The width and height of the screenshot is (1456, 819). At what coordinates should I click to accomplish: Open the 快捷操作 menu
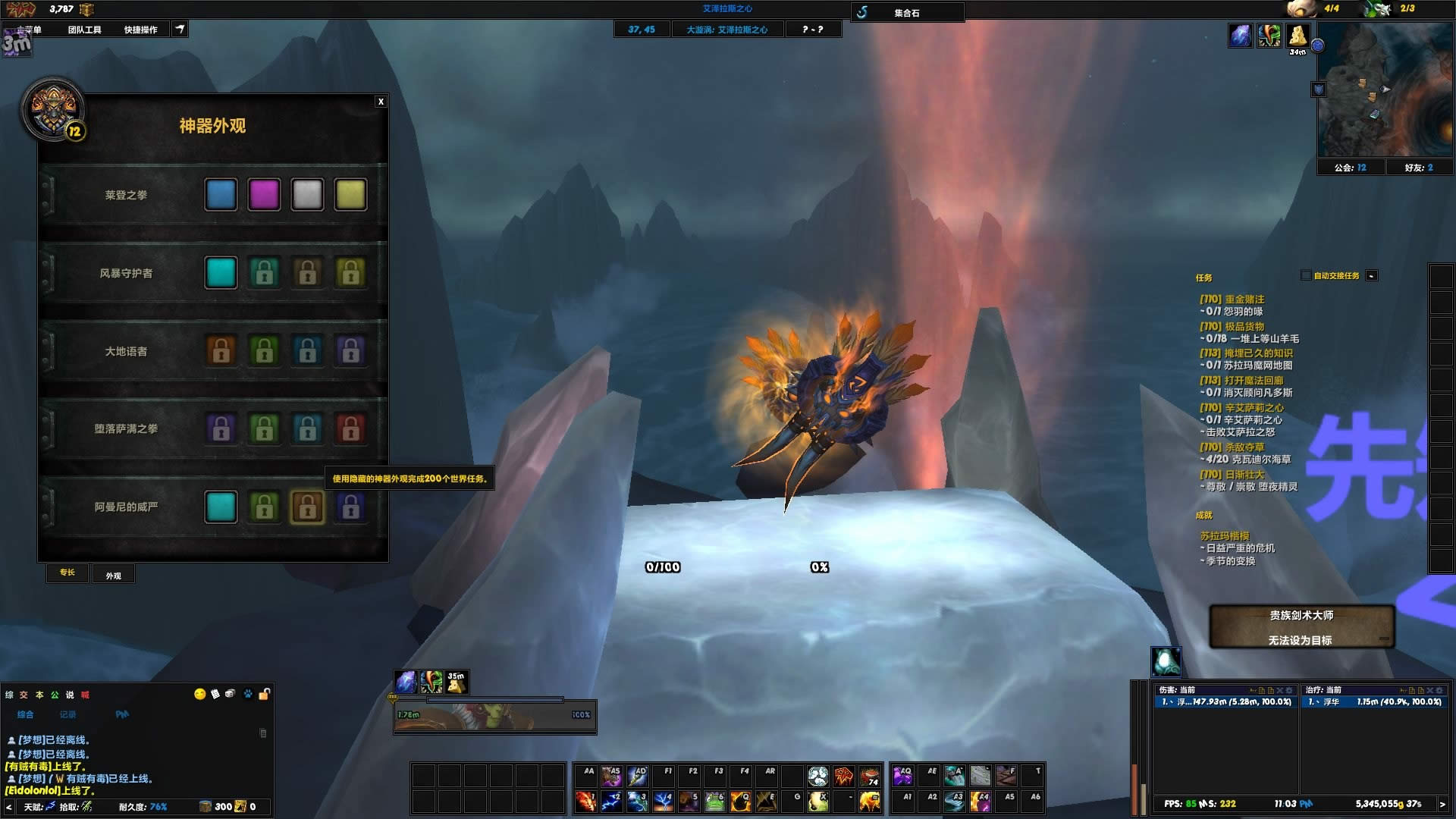[x=140, y=30]
